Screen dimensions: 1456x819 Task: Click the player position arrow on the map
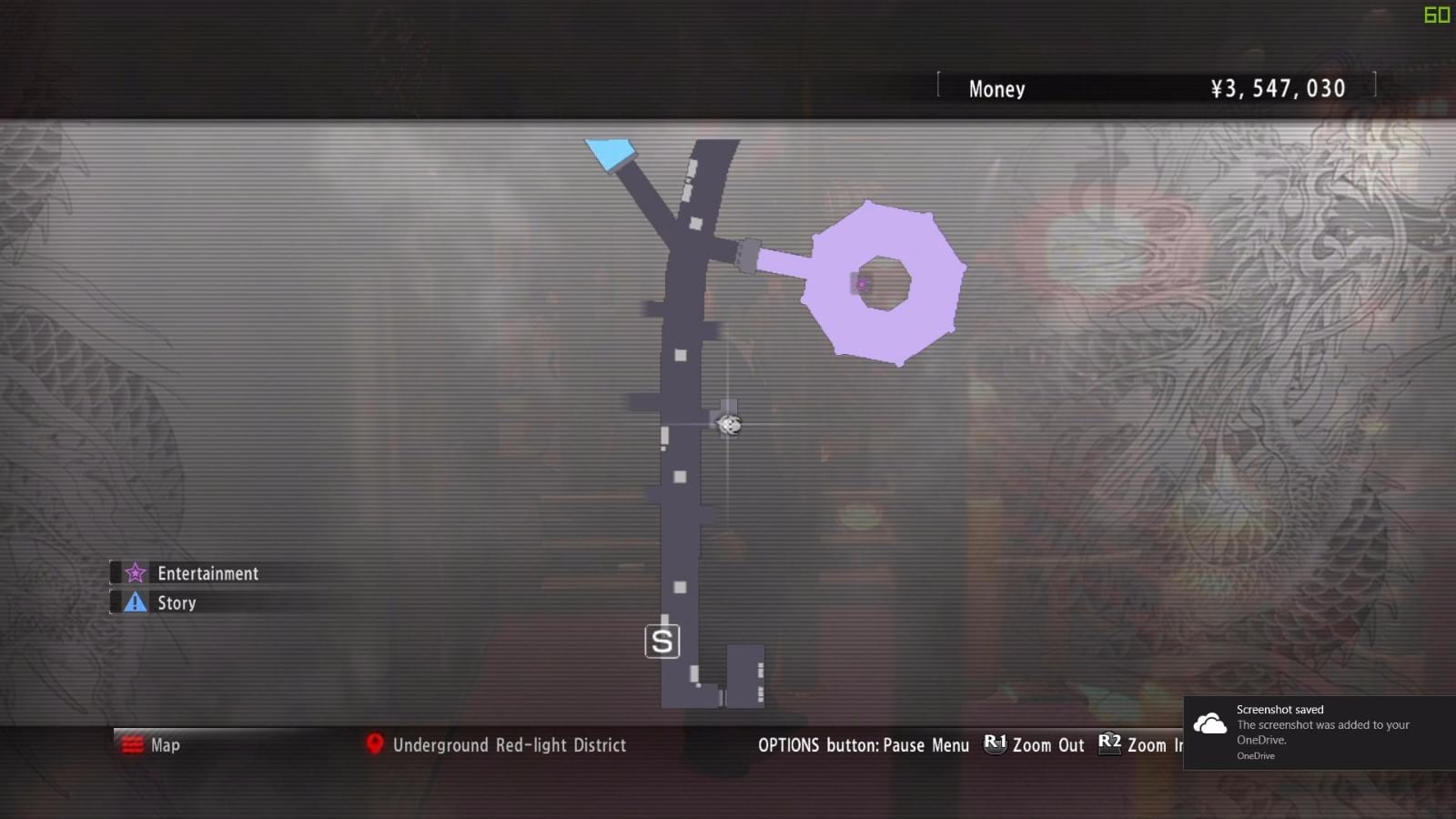[x=727, y=424]
